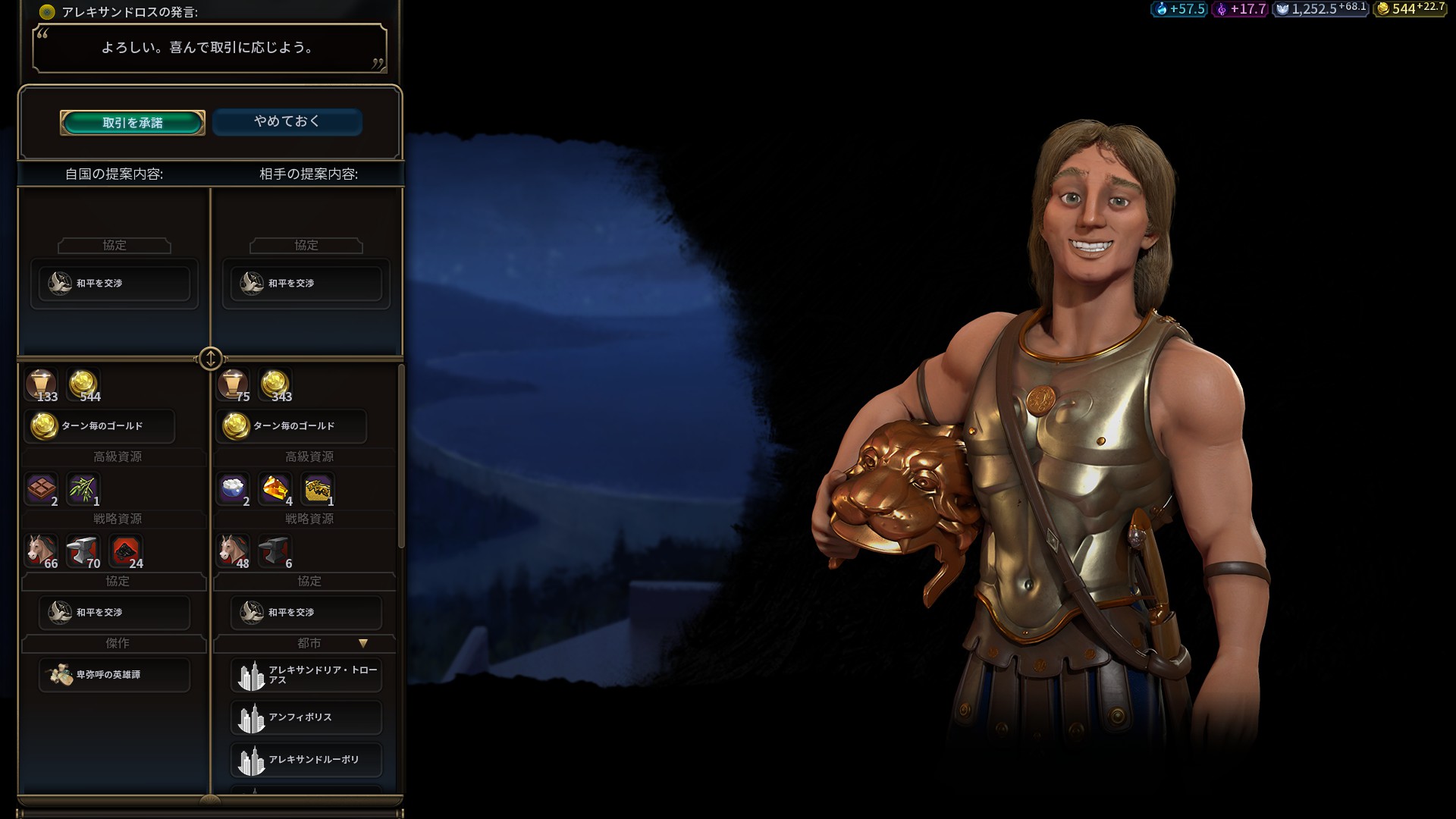
Task: Choose the 343 gold coin icon
Action: [x=275, y=384]
